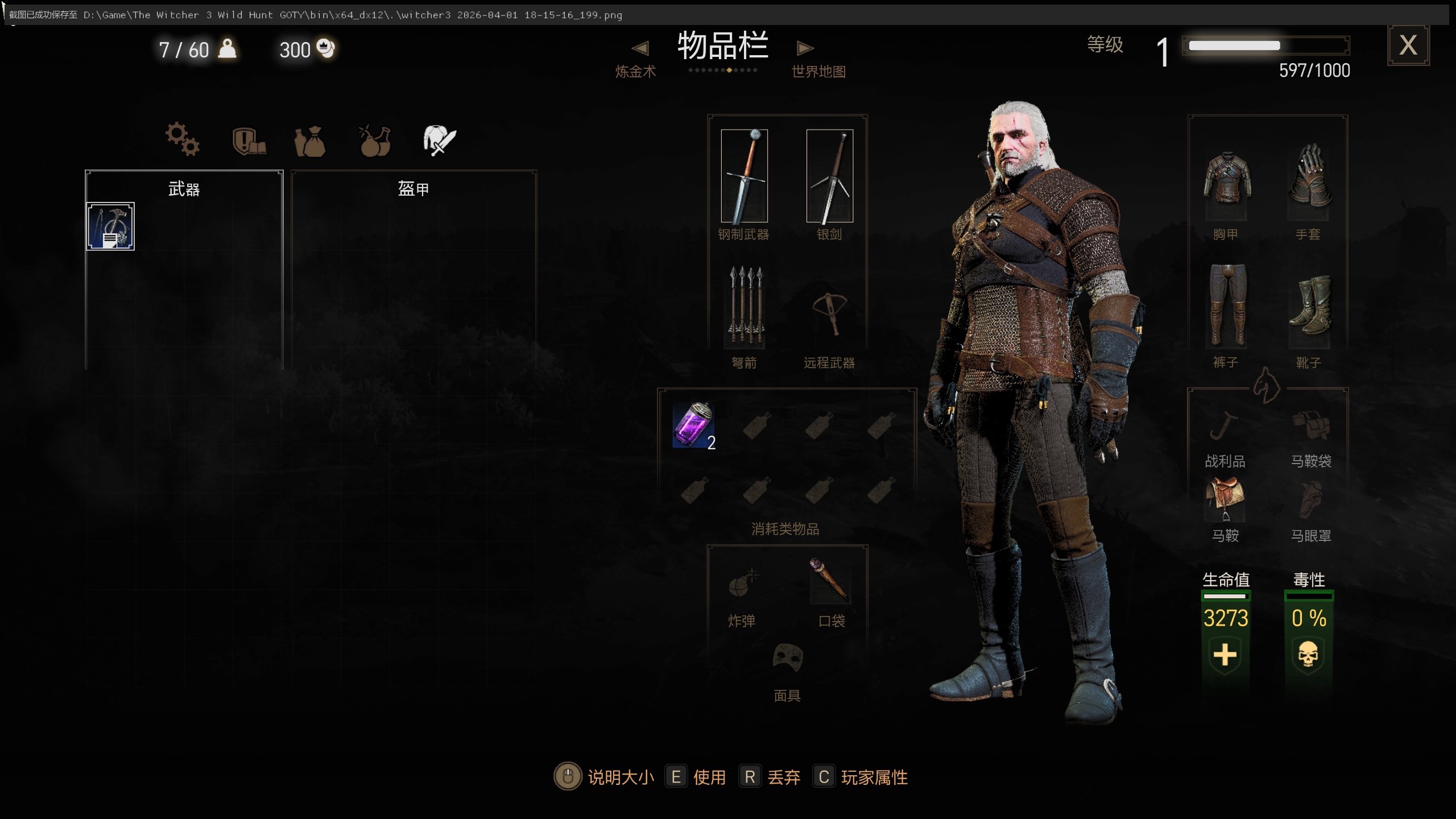Open the gears crafting-components filter tab
This screenshot has width=1456, height=819.
point(182,139)
